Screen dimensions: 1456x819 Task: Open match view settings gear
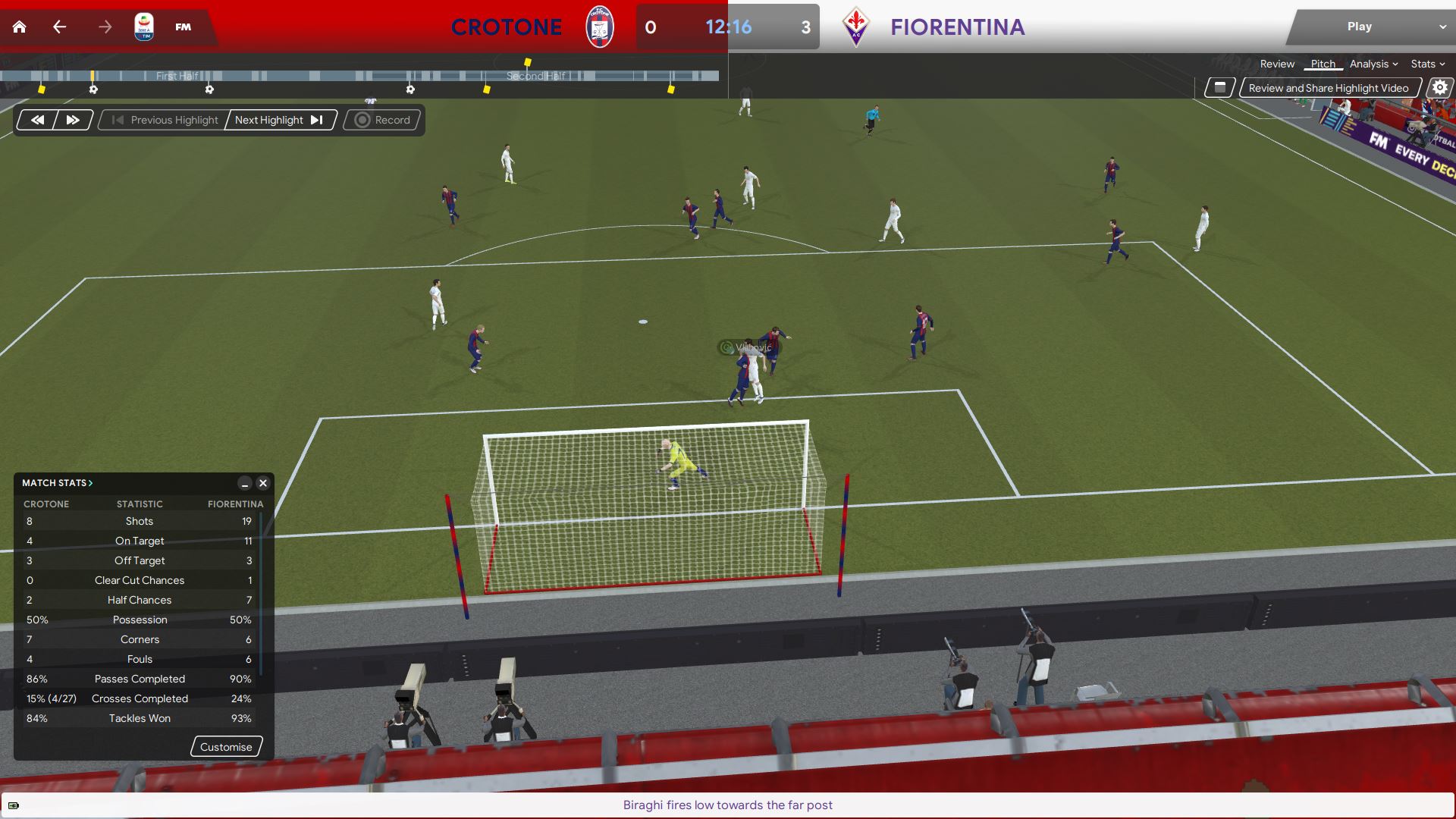1439,88
